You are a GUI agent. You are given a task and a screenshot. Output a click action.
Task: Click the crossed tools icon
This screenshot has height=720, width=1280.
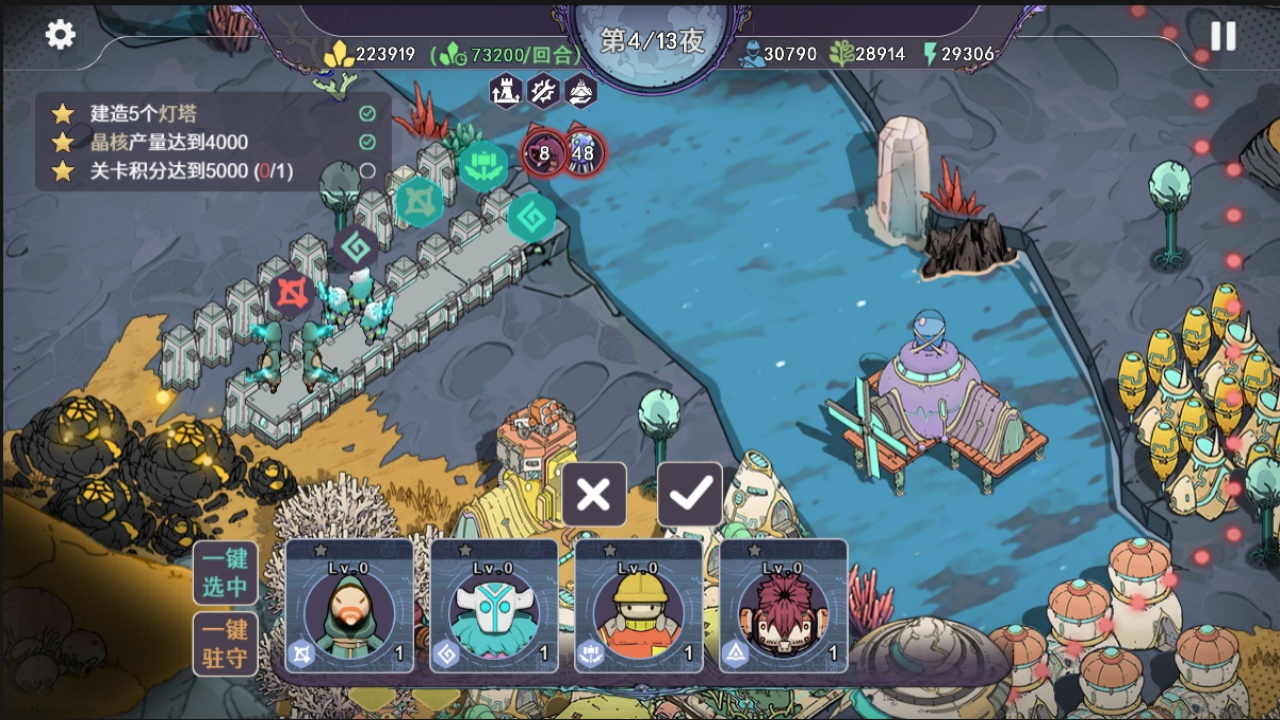(543, 91)
